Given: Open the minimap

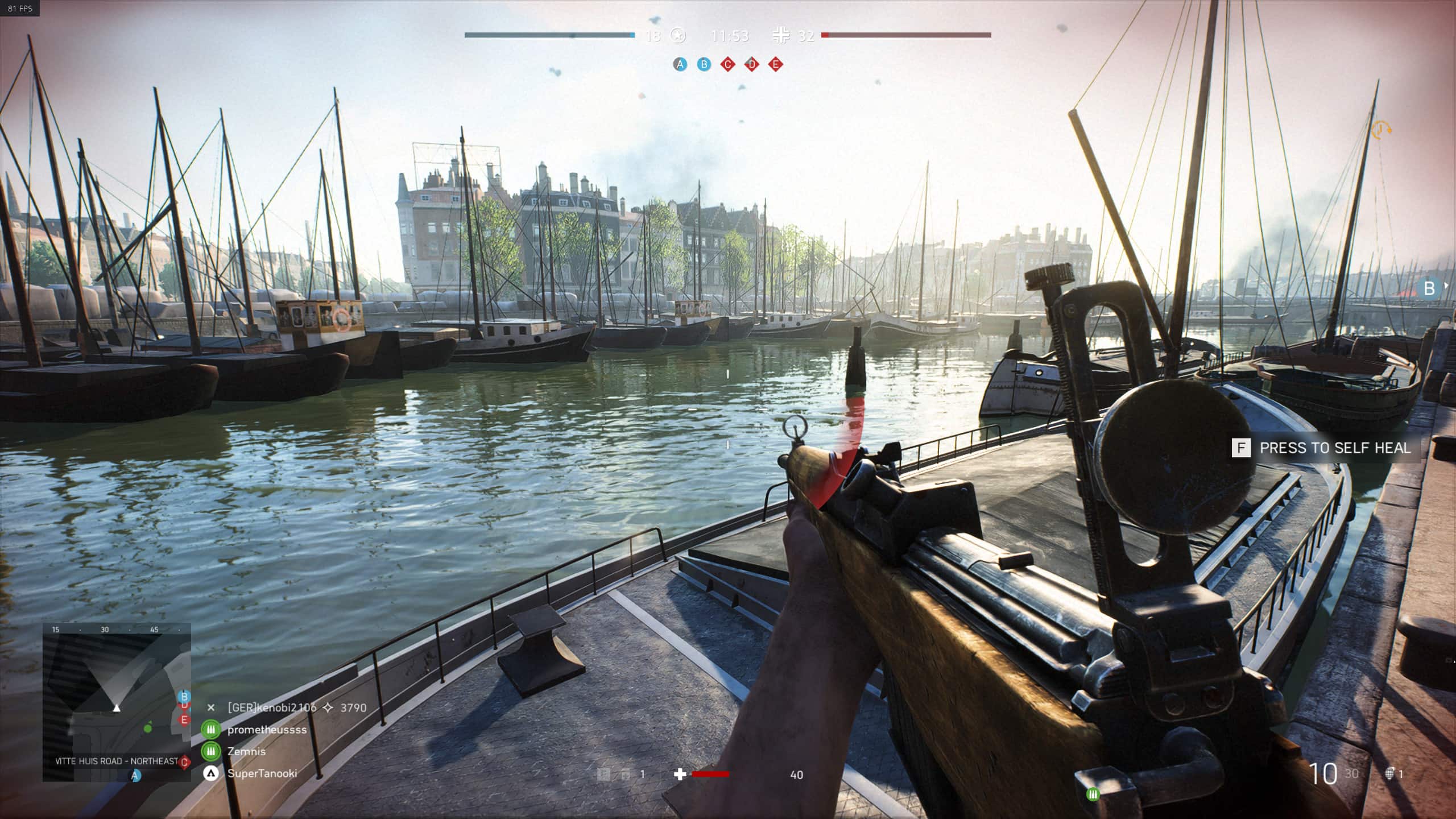Looking at the screenshot, I should click(x=117, y=702).
